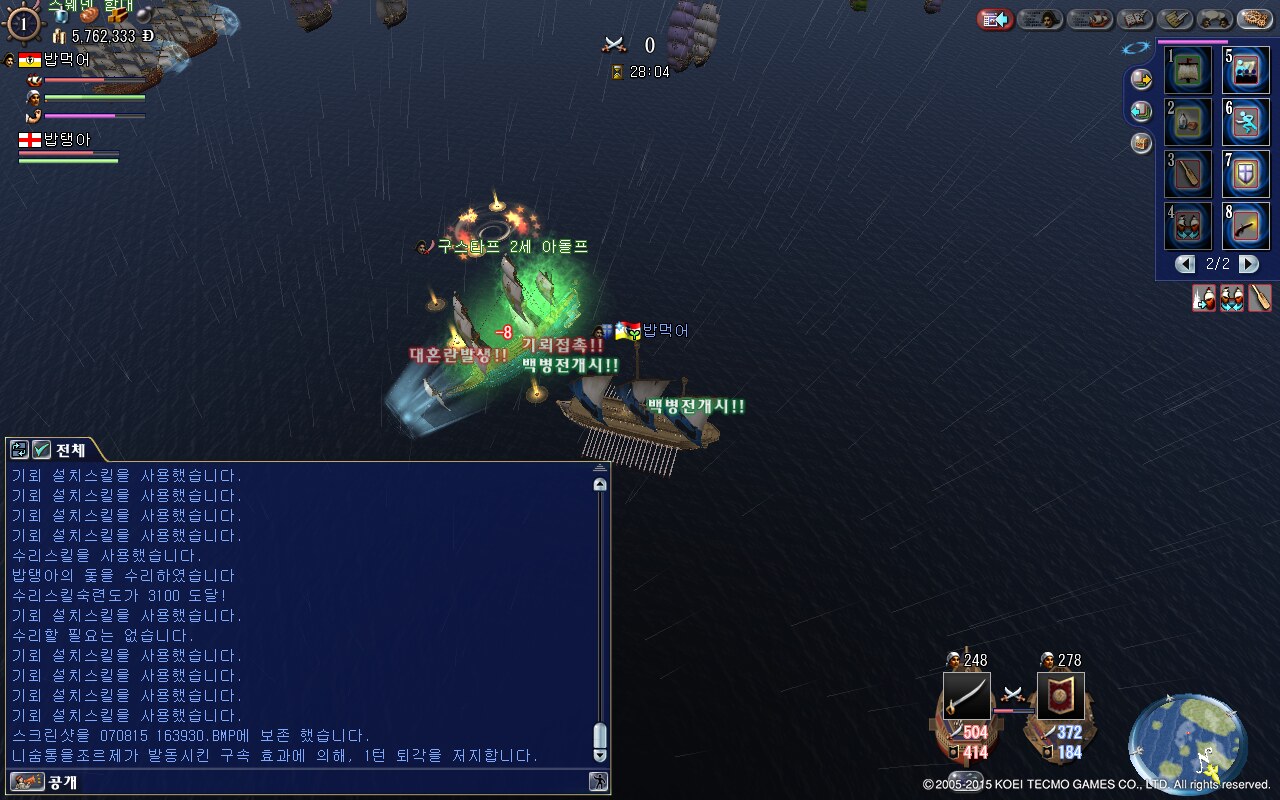Click the running figure button beside chat input
The height and width of the screenshot is (800, 1280).
coord(598,782)
